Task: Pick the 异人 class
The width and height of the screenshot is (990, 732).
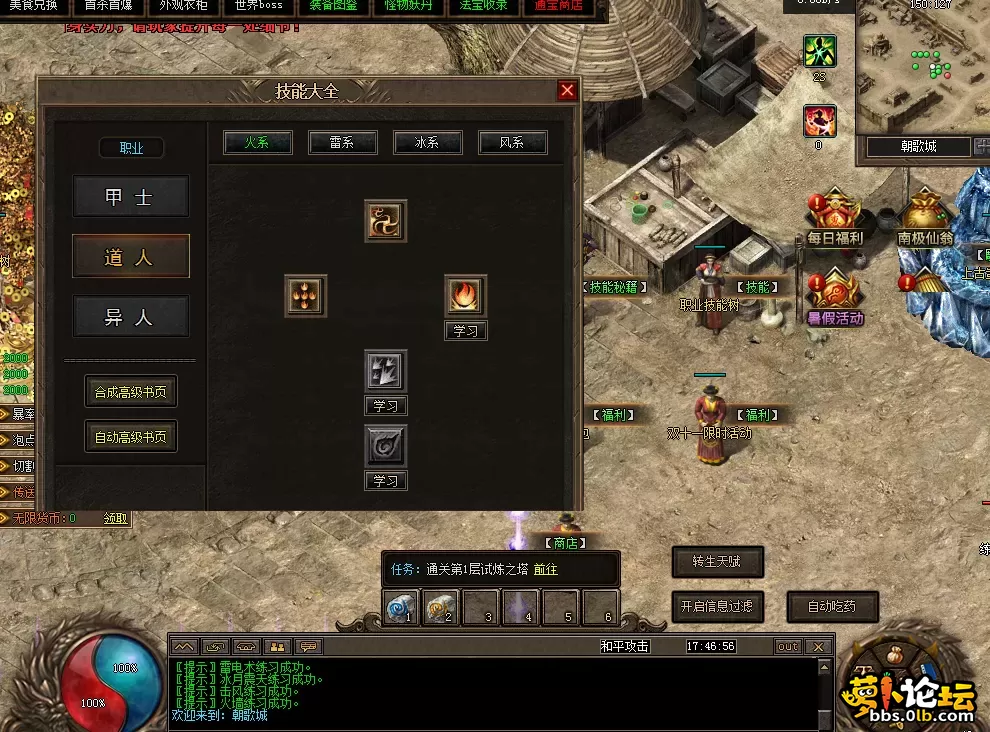Action: (130, 317)
